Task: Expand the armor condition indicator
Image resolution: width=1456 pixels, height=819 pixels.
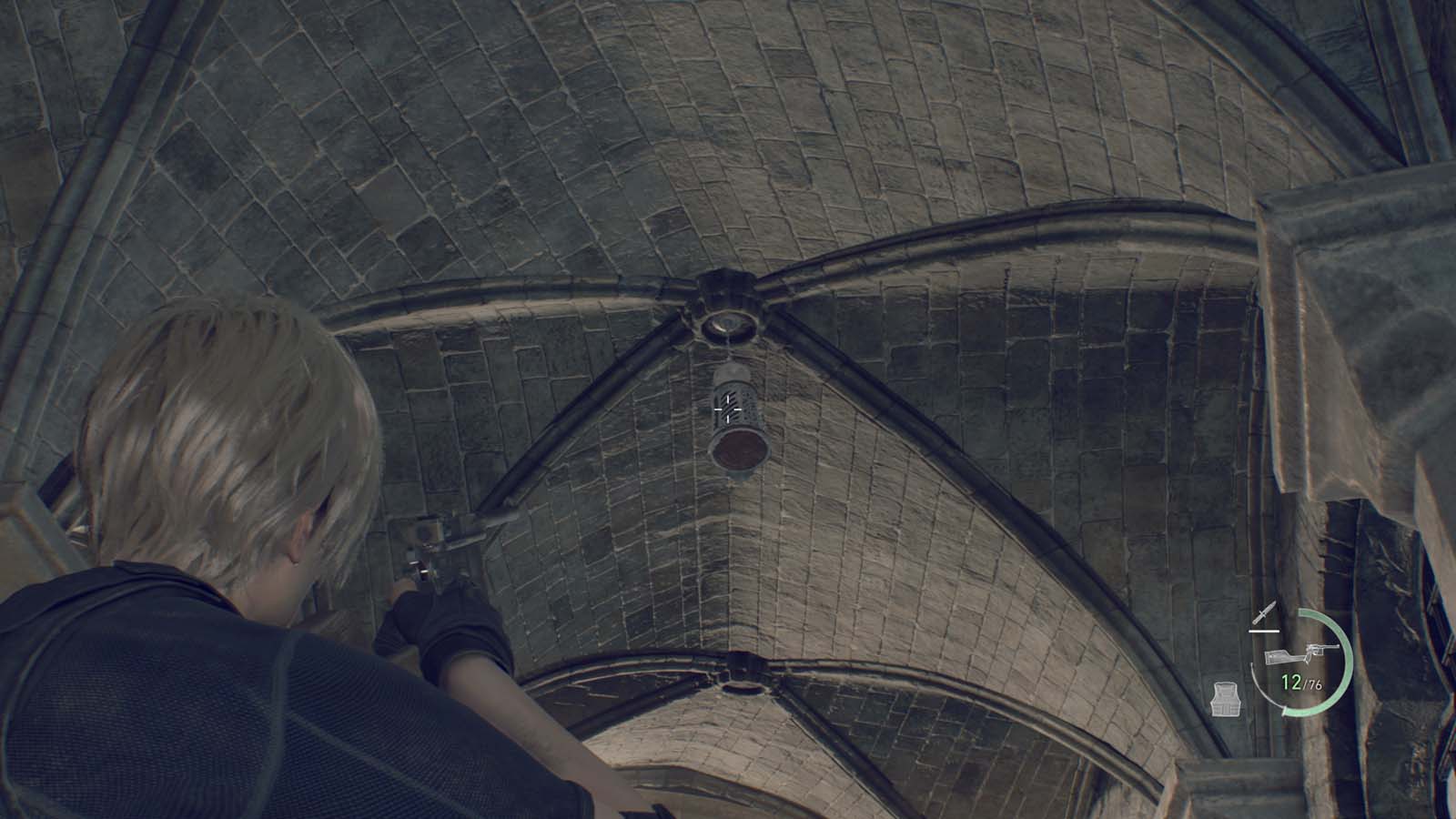Action: (x=1227, y=699)
